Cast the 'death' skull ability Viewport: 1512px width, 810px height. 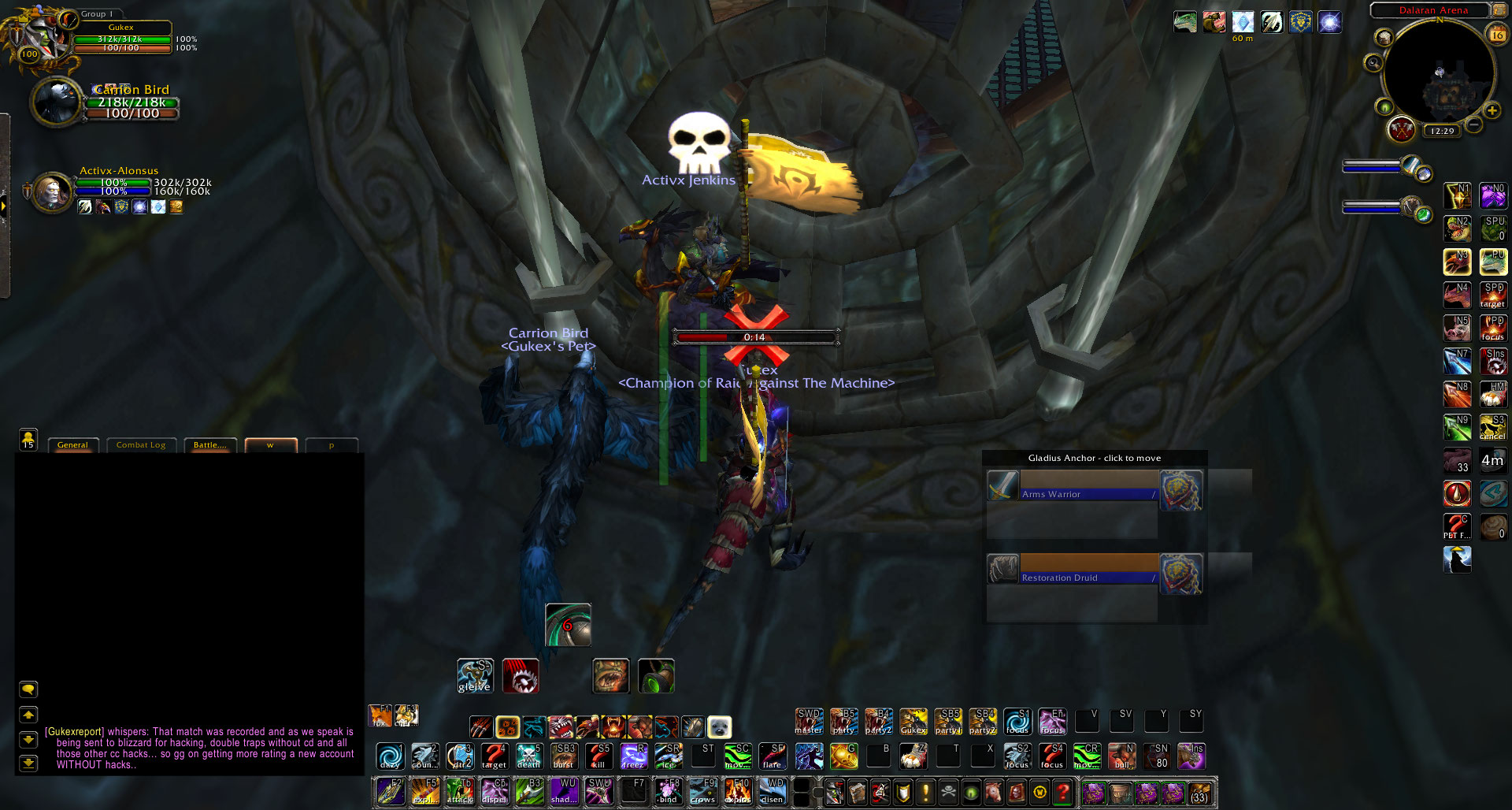tap(528, 756)
